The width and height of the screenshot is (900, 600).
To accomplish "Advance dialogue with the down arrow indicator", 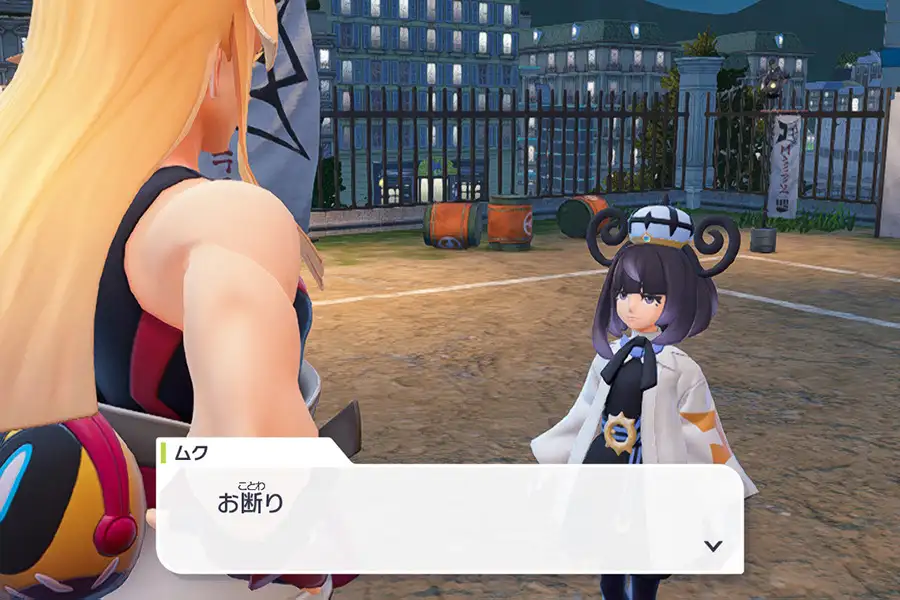I will pyautogui.click(x=713, y=546).
